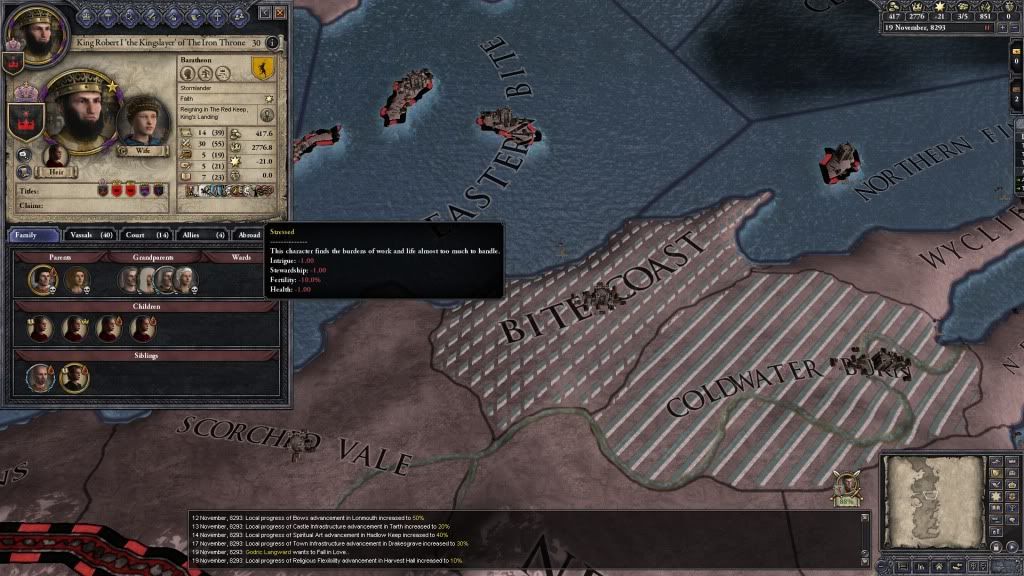Viewport: 1024px width, 576px height.
Task: Select the Family tab
Action: coord(34,235)
